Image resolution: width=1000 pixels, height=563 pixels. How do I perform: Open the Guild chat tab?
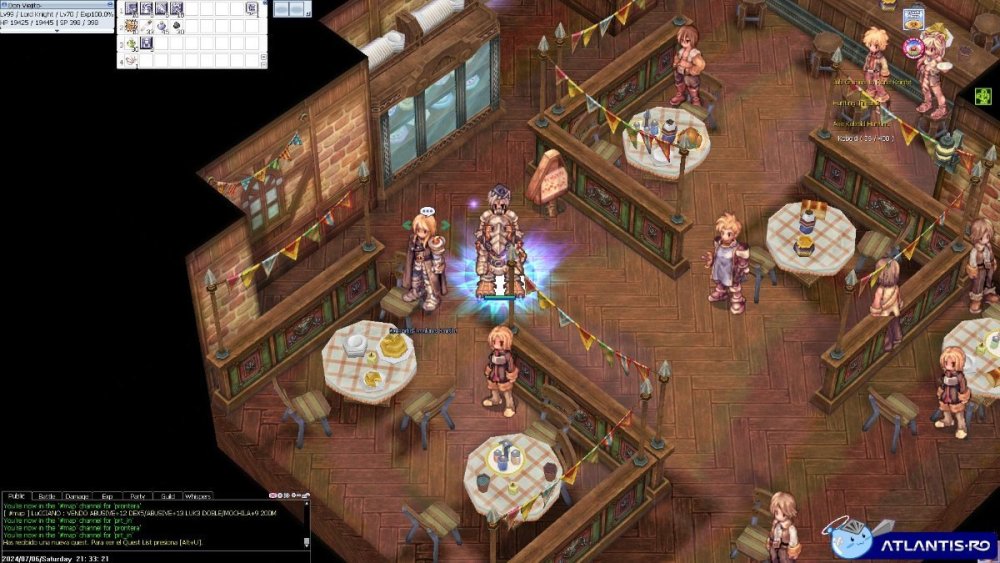(x=167, y=496)
